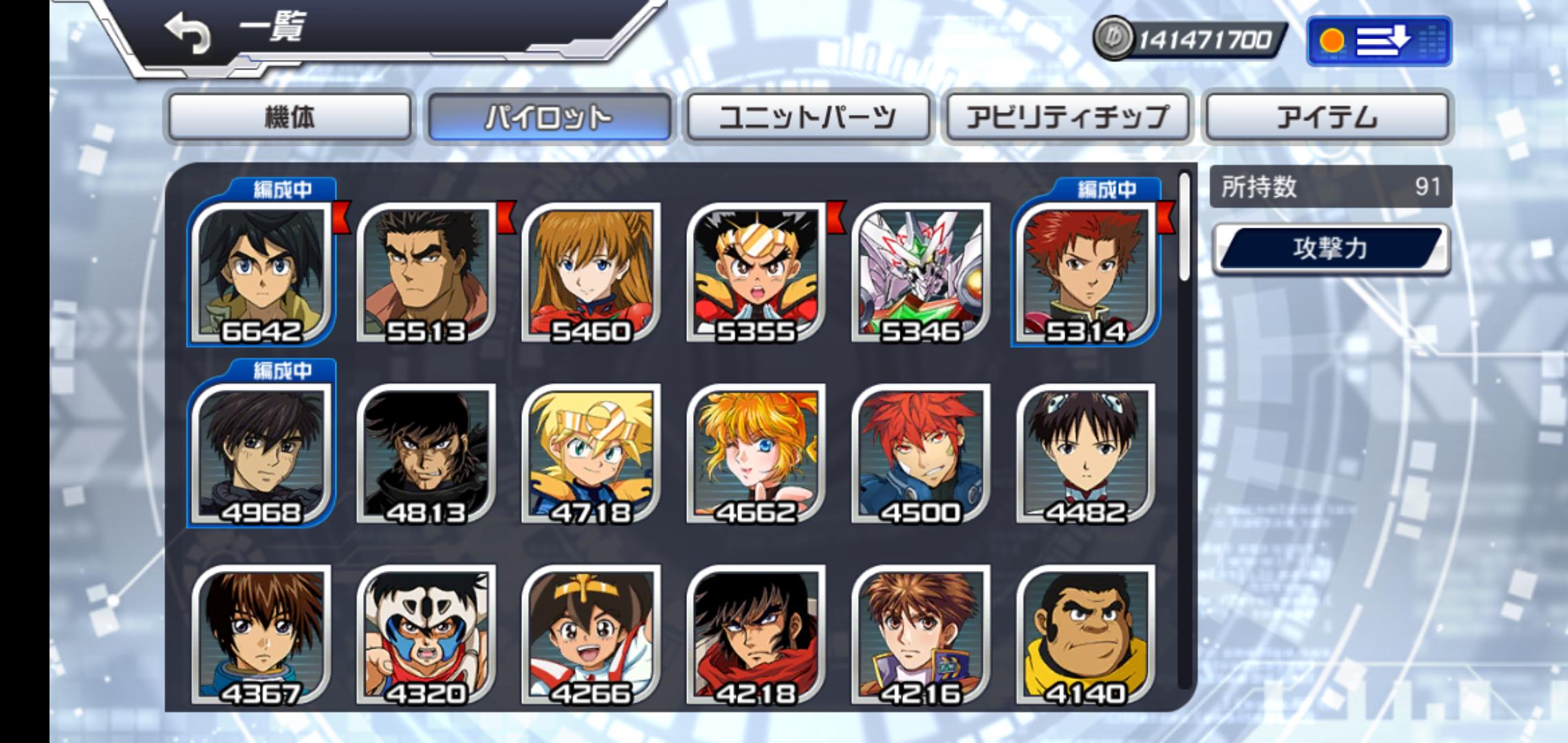
Task: Switch to the アイテム tab
Action: [x=1327, y=117]
